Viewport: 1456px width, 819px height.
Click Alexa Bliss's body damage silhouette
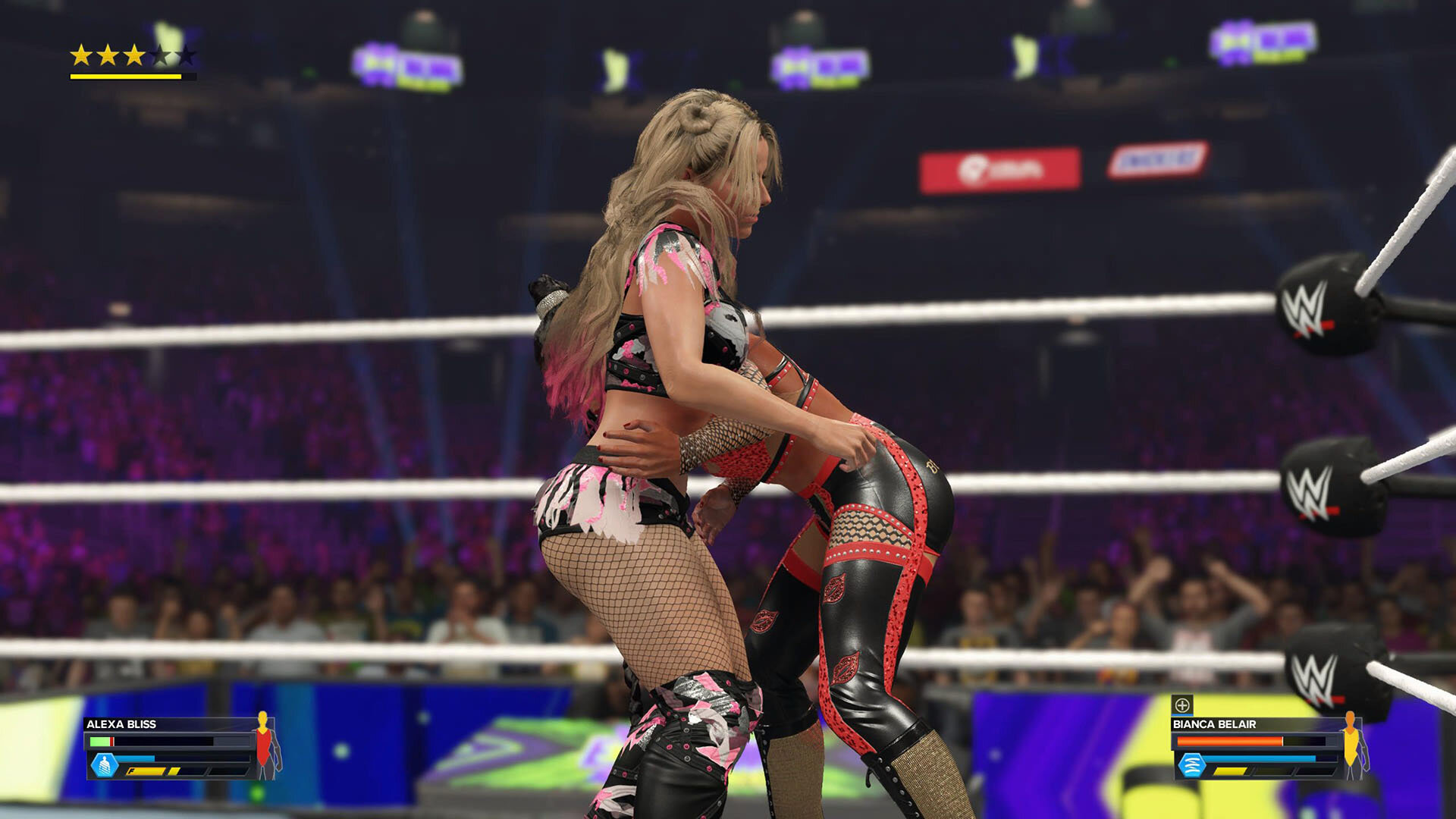265,745
